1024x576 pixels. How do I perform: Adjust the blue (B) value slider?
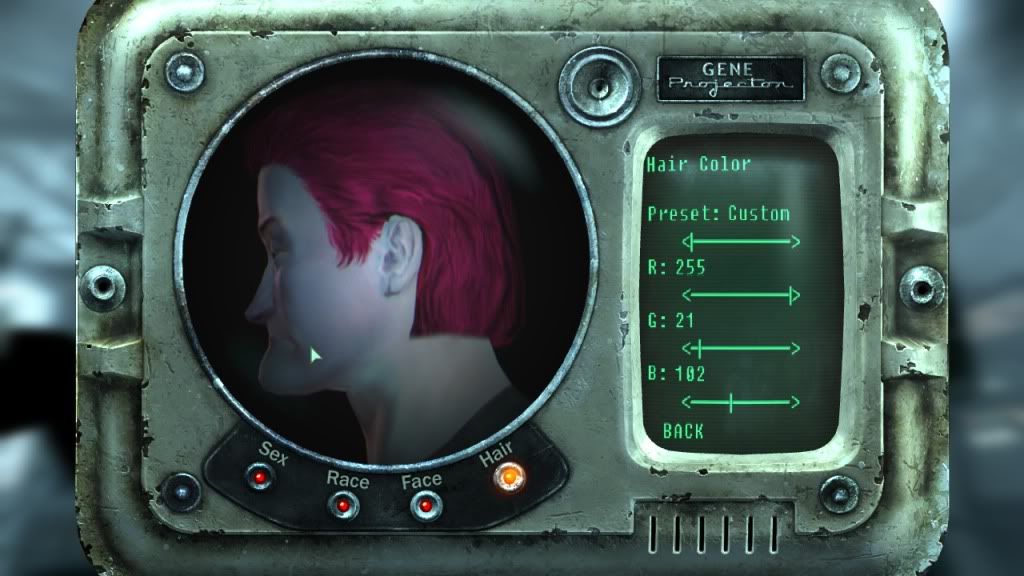point(741,403)
